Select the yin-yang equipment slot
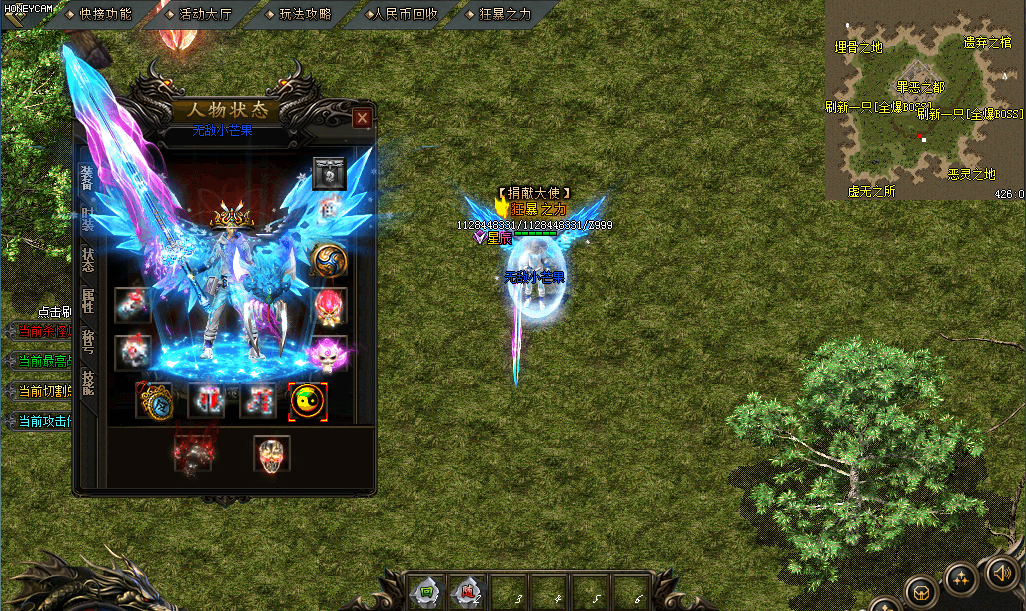This screenshot has width=1026, height=611. (x=306, y=401)
